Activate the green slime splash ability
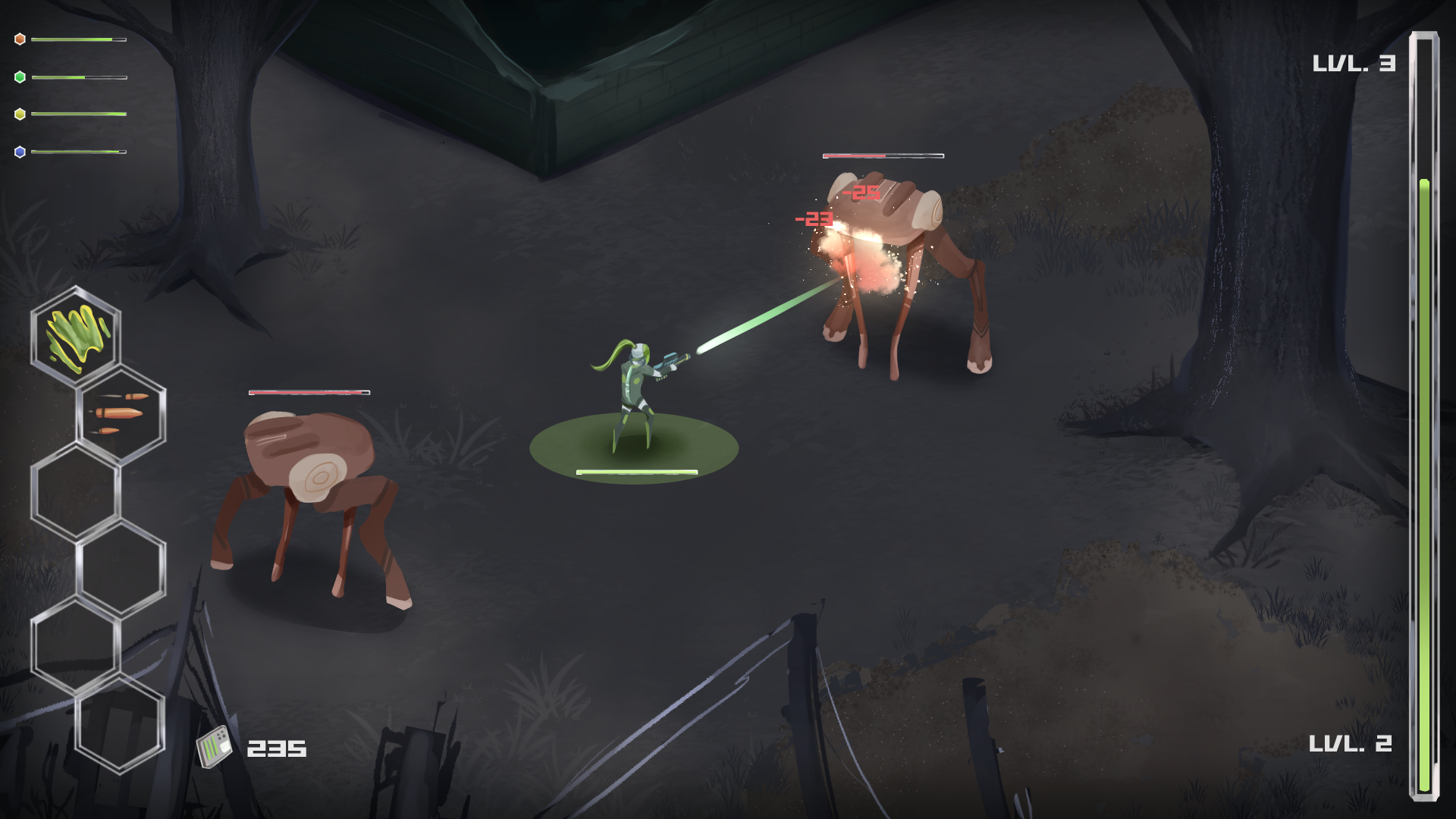1456x819 pixels. [x=76, y=336]
